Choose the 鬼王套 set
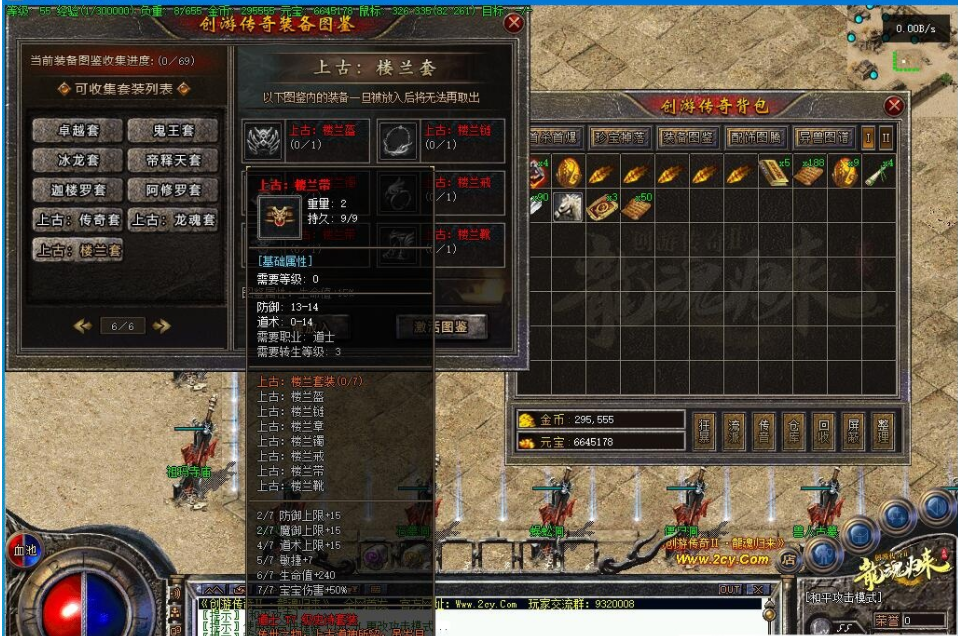The height and width of the screenshot is (636, 958). coord(172,130)
